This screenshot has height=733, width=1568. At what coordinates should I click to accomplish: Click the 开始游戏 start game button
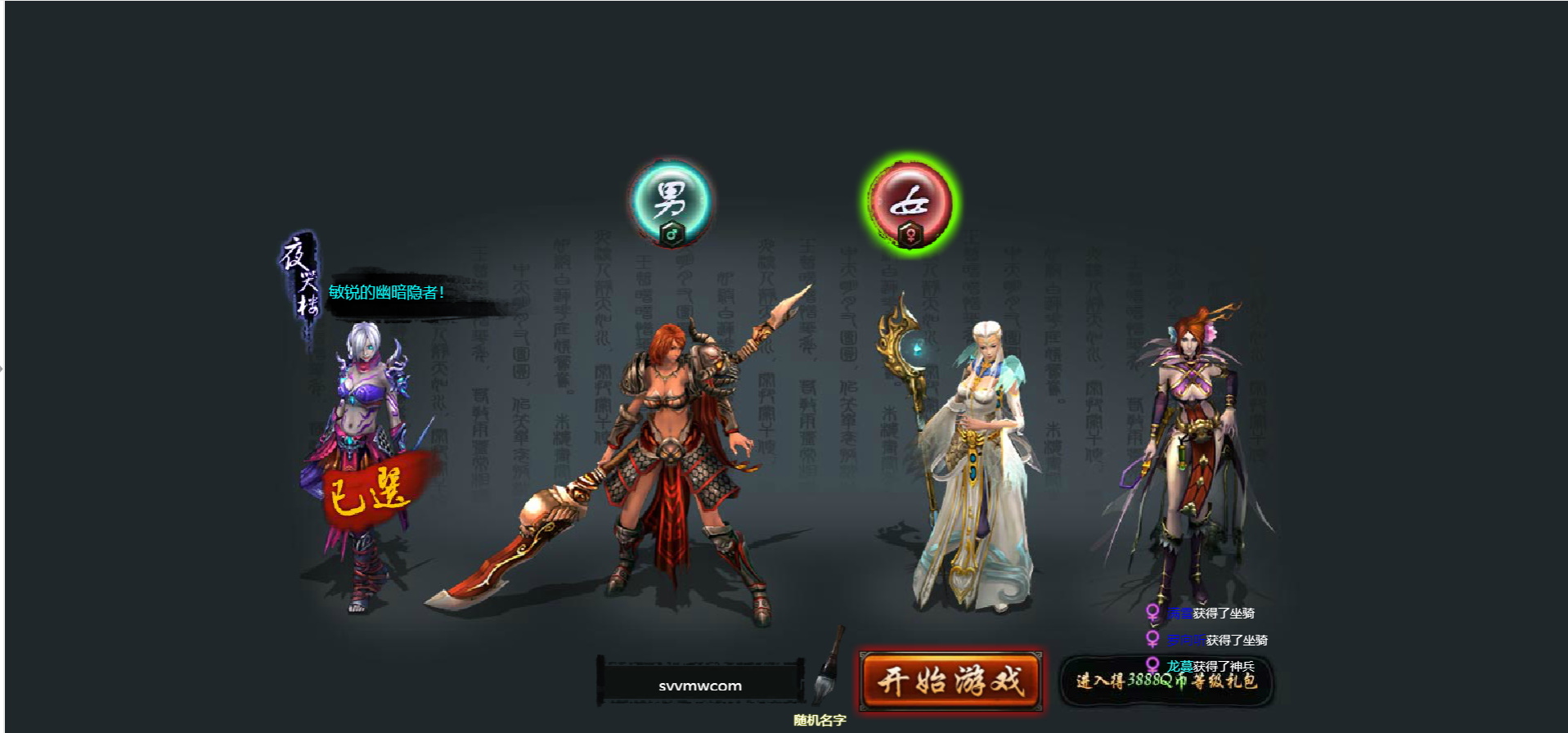[x=950, y=681]
